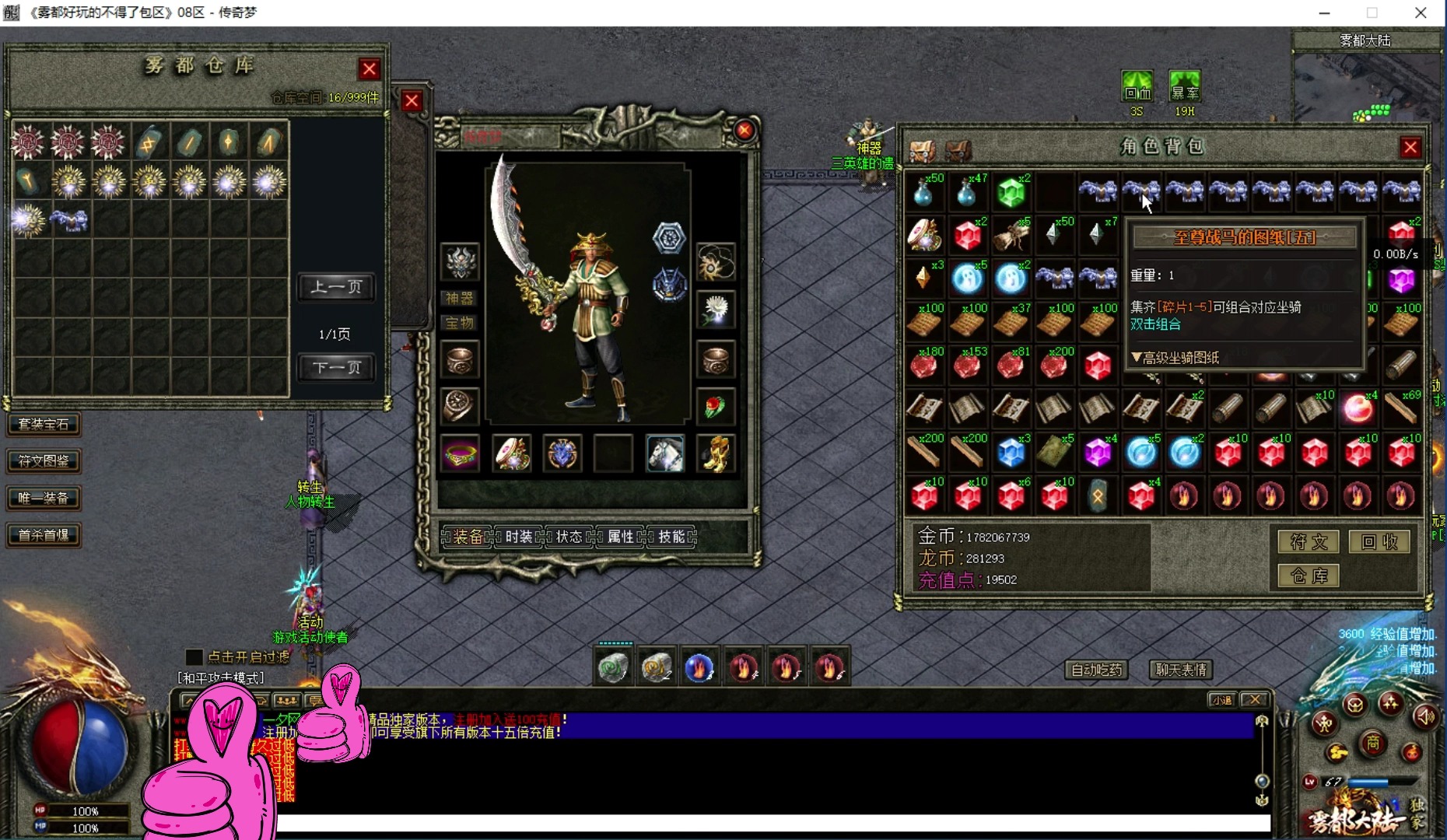Viewport: 1447px width, 840px height.
Task: Go to next warehouse page 下一页
Action: point(336,367)
